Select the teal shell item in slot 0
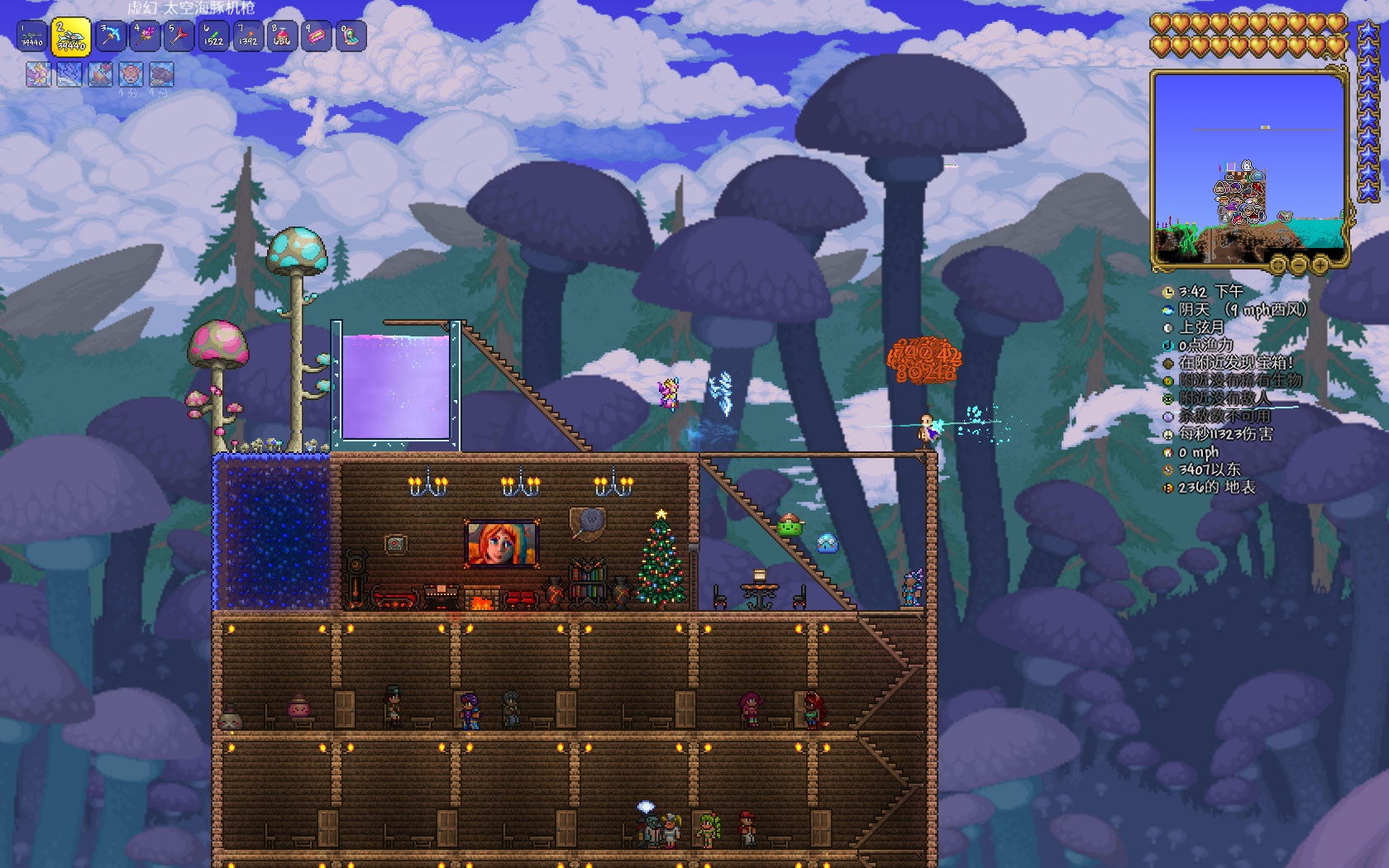The height and width of the screenshot is (868, 1389). pos(351,36)
